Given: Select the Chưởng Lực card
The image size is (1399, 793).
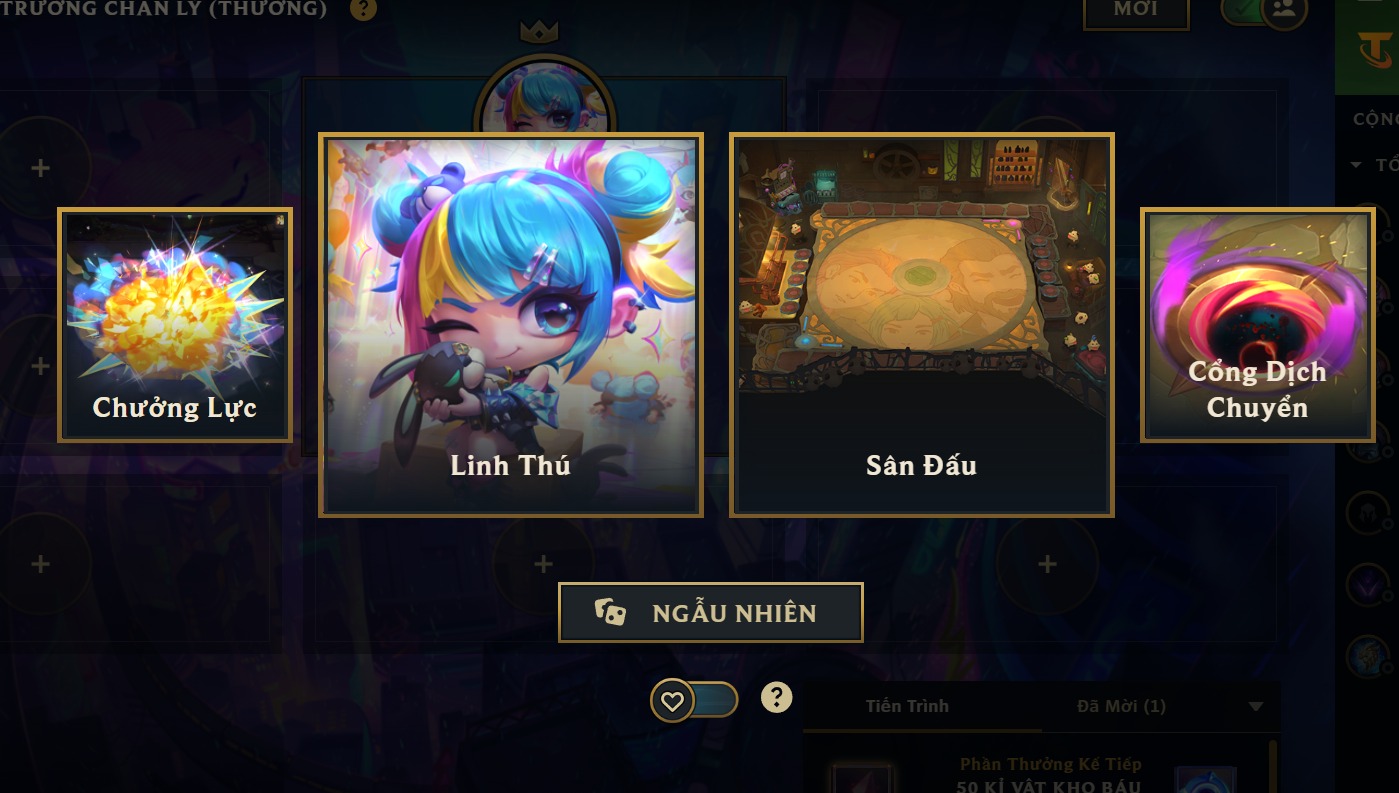Looking at the screenshot, I should coord(175,325).
